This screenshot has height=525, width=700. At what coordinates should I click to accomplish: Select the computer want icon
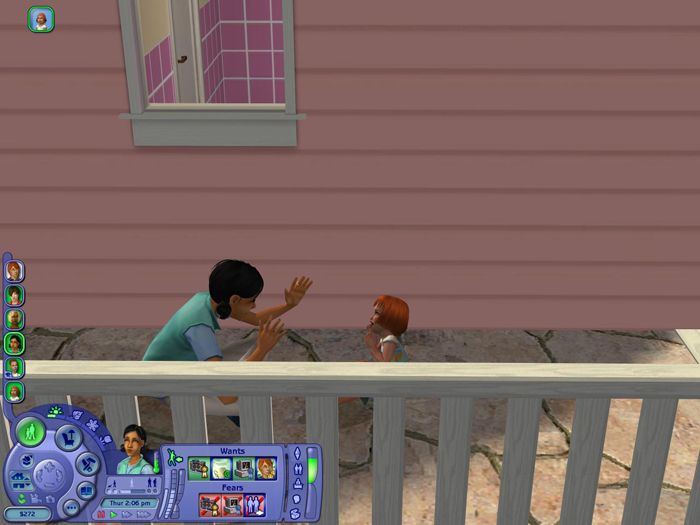(243, 468)
